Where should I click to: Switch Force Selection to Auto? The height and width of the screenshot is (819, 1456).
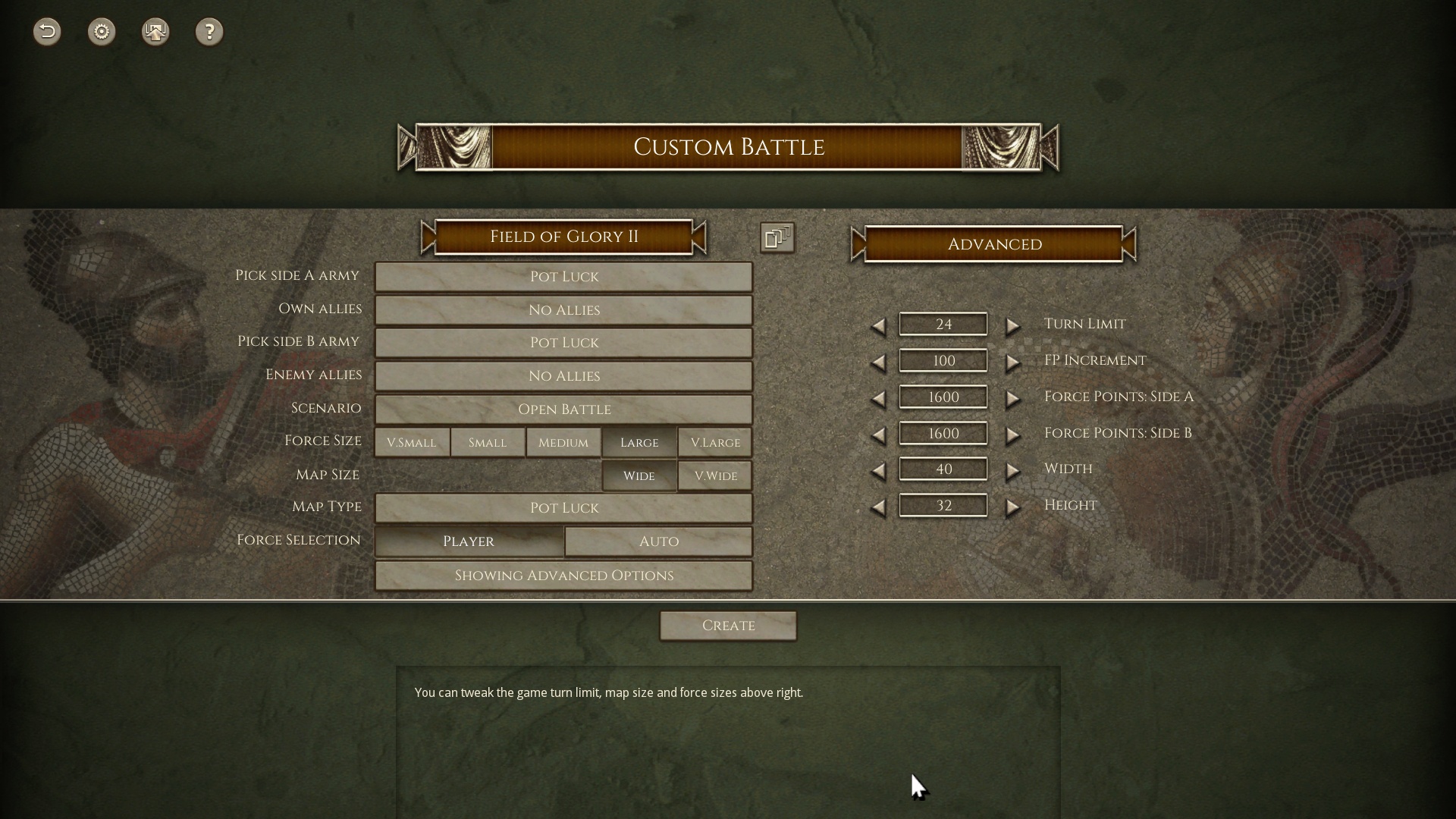pos(657,541)
